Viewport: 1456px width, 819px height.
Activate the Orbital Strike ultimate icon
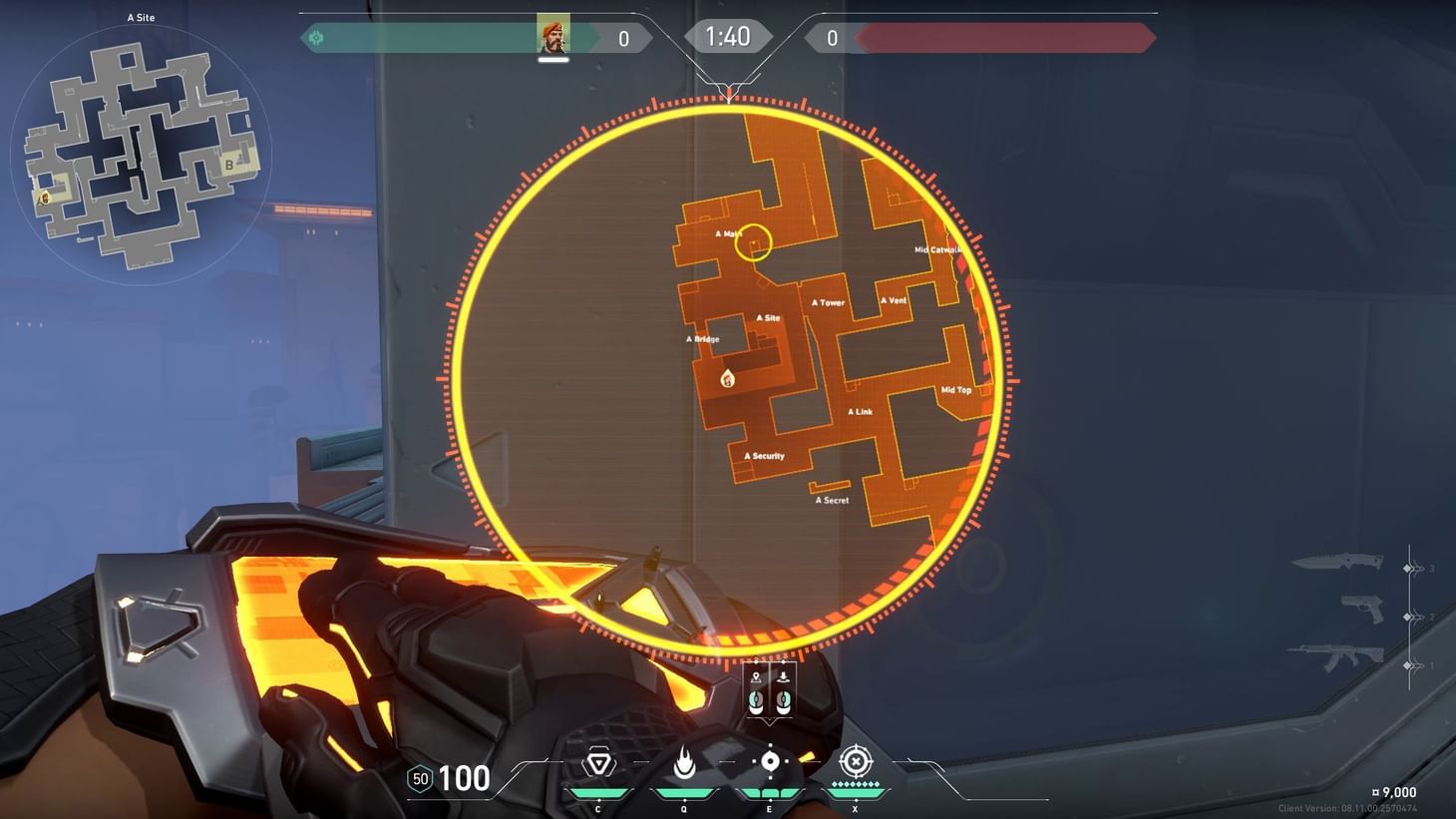pos(855,762)
